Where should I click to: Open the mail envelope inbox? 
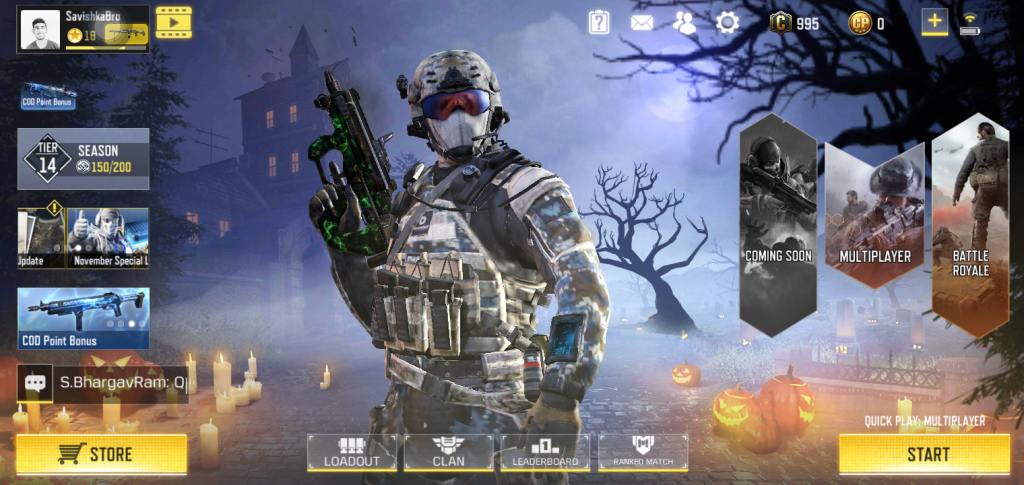coord(642,22)
